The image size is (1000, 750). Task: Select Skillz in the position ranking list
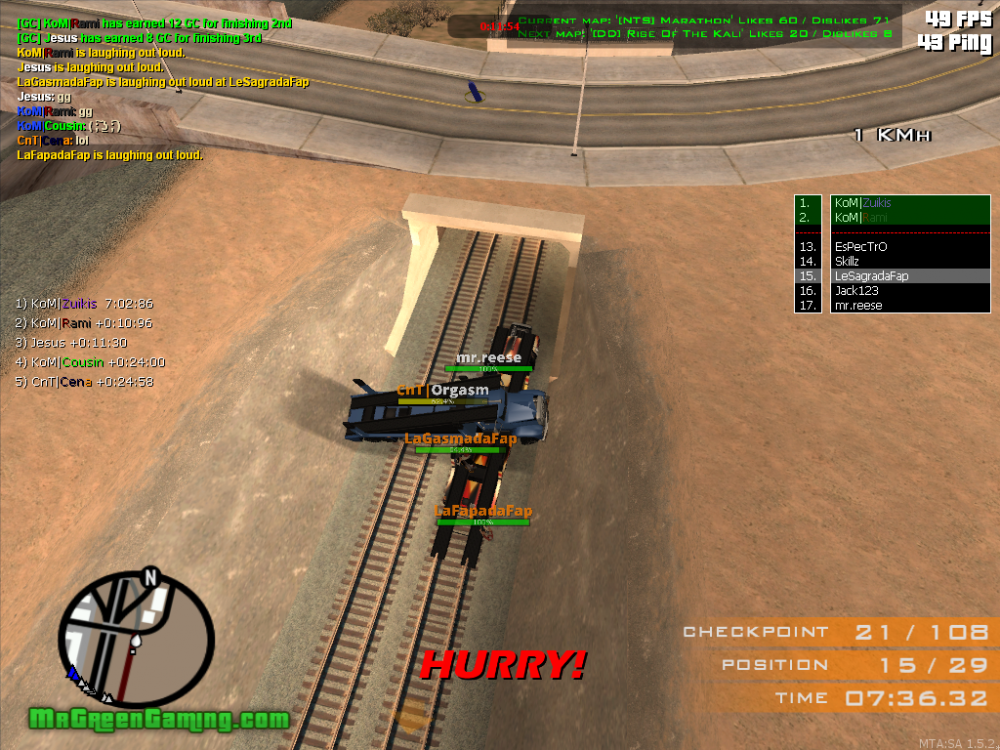pyautogui.click(x=849, y=261)
